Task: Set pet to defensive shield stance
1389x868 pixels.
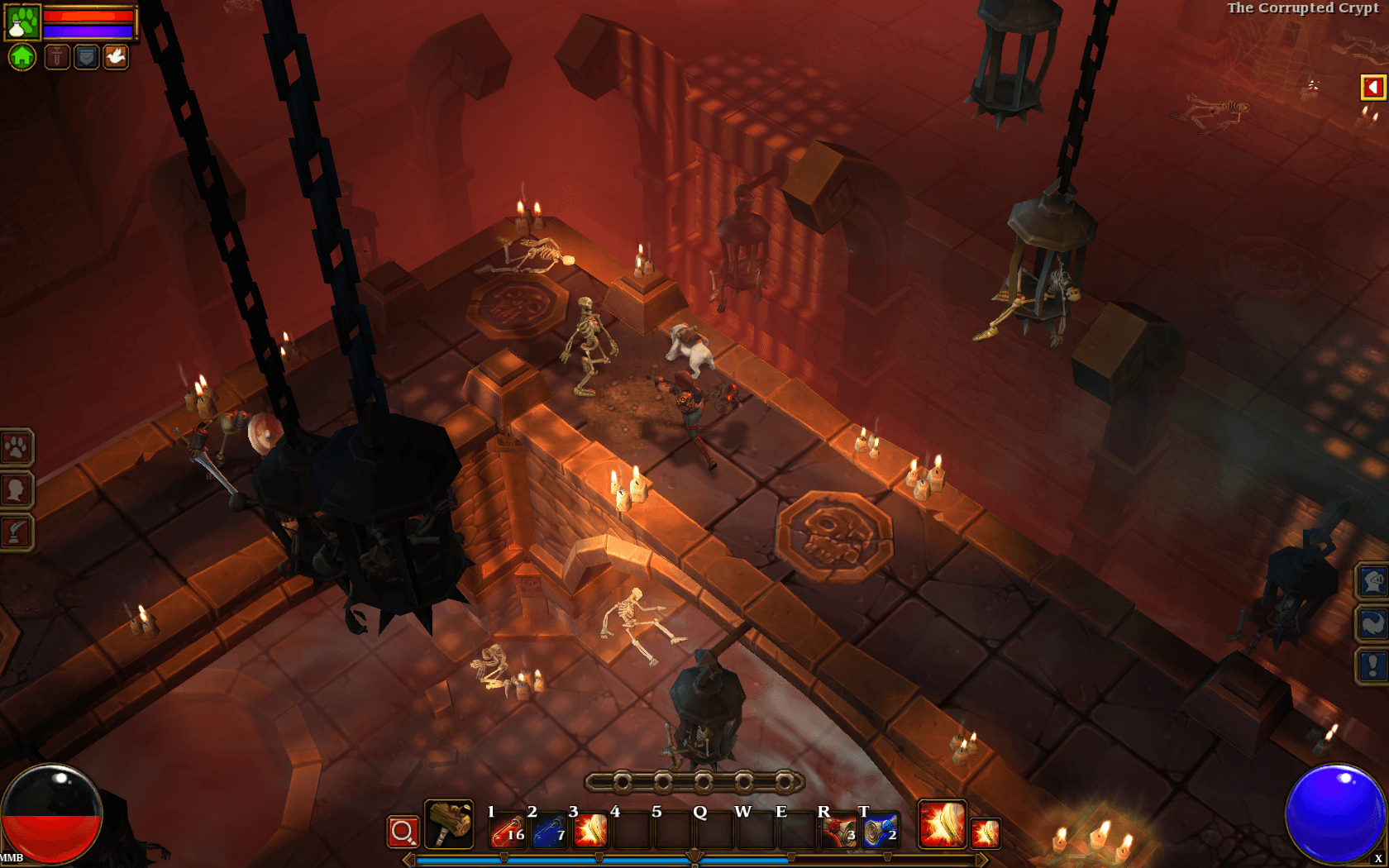Action: pos(87,57)
